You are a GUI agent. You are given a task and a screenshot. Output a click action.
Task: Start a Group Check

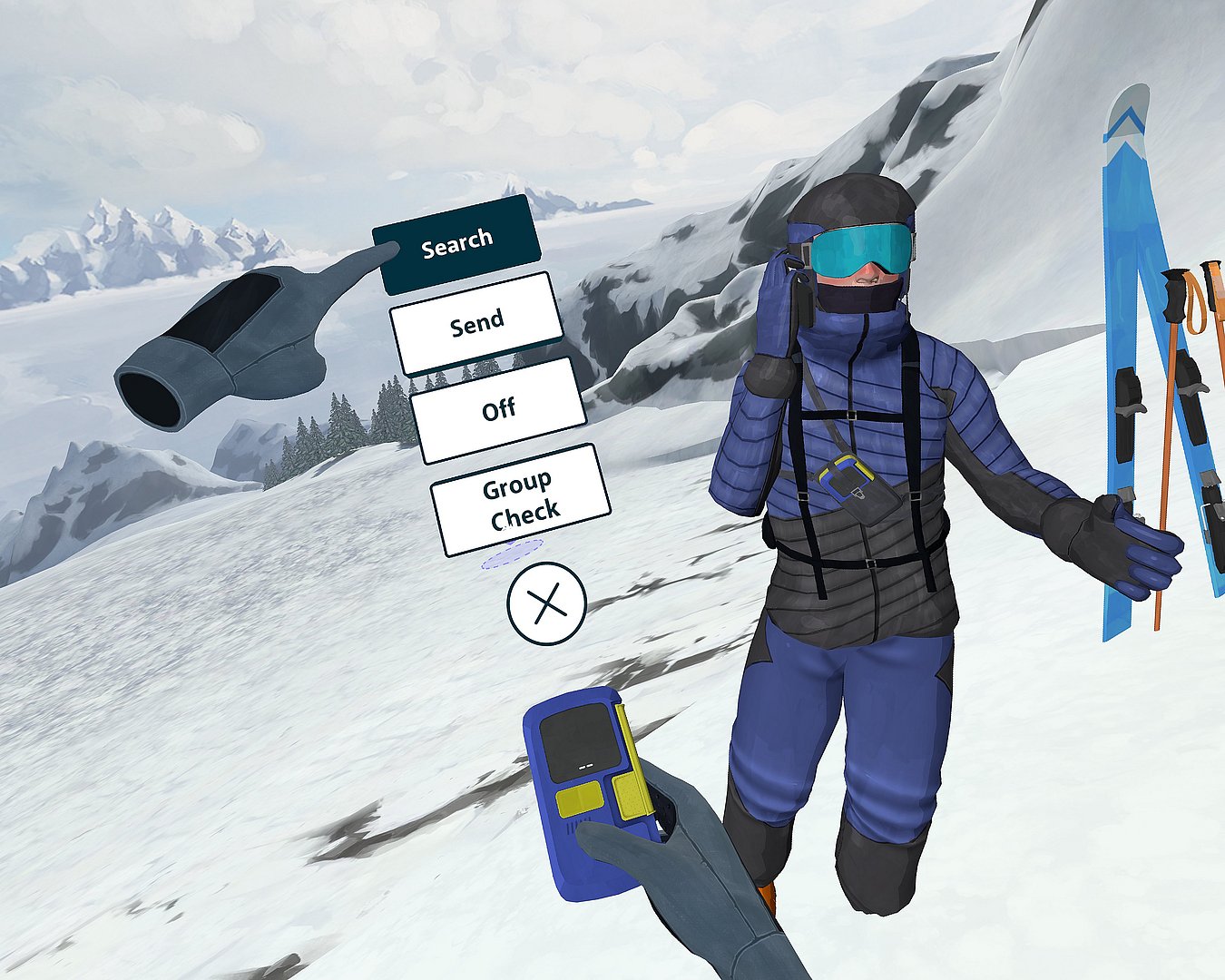520,500
